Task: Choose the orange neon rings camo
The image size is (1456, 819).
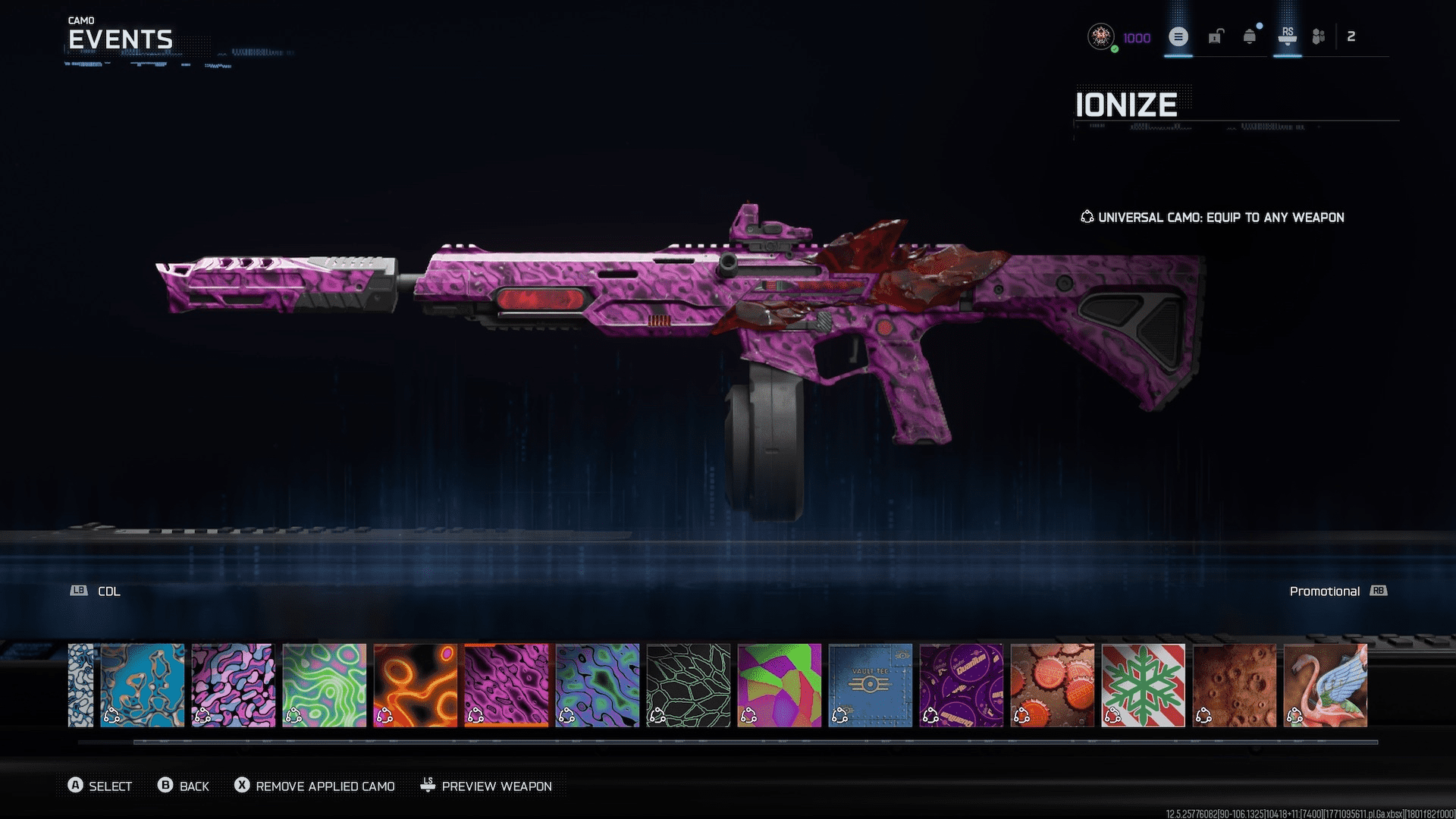Action: coord(415,685)
